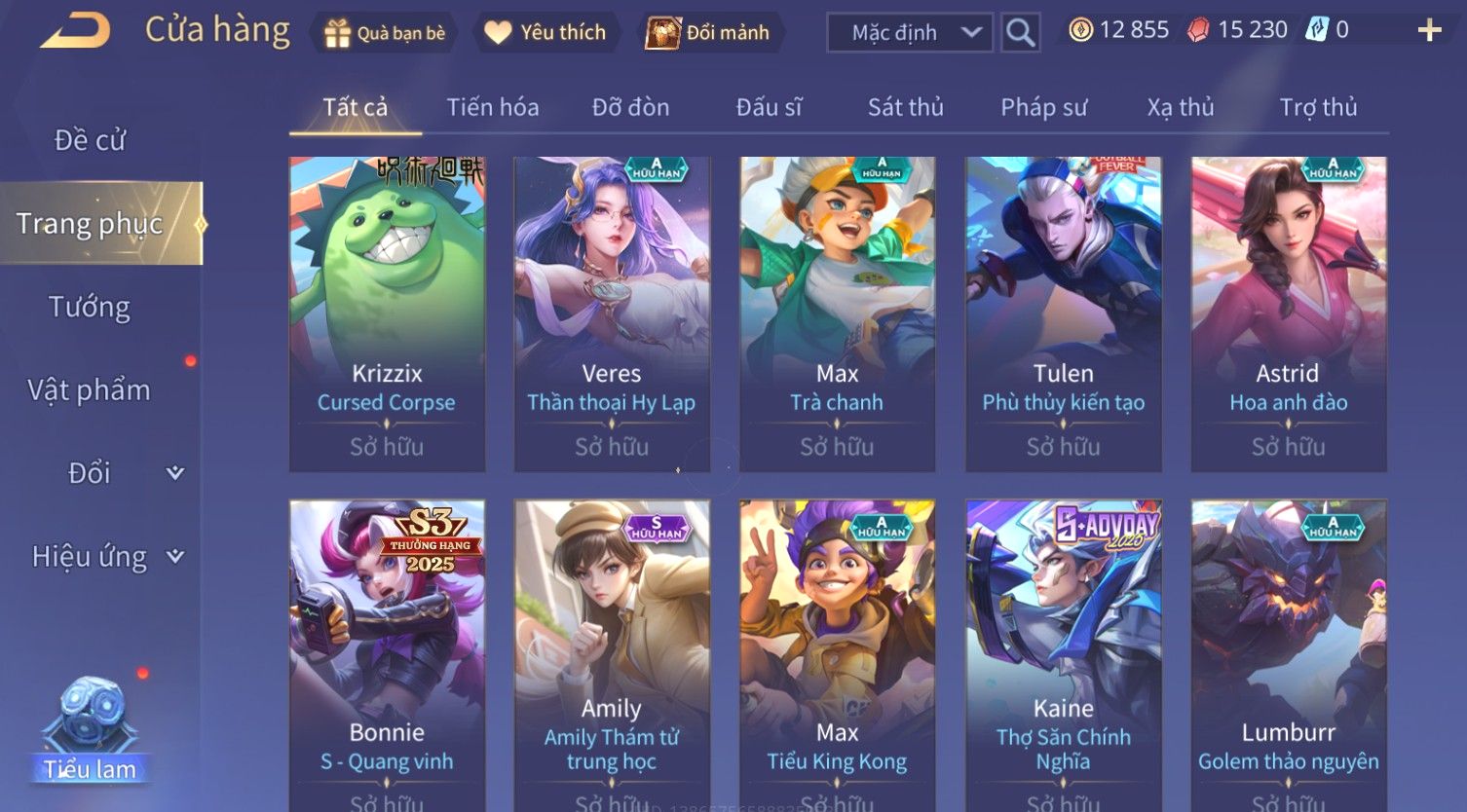
Task: Select the Sát thủ category tab
Action: [x=905, y=107]
